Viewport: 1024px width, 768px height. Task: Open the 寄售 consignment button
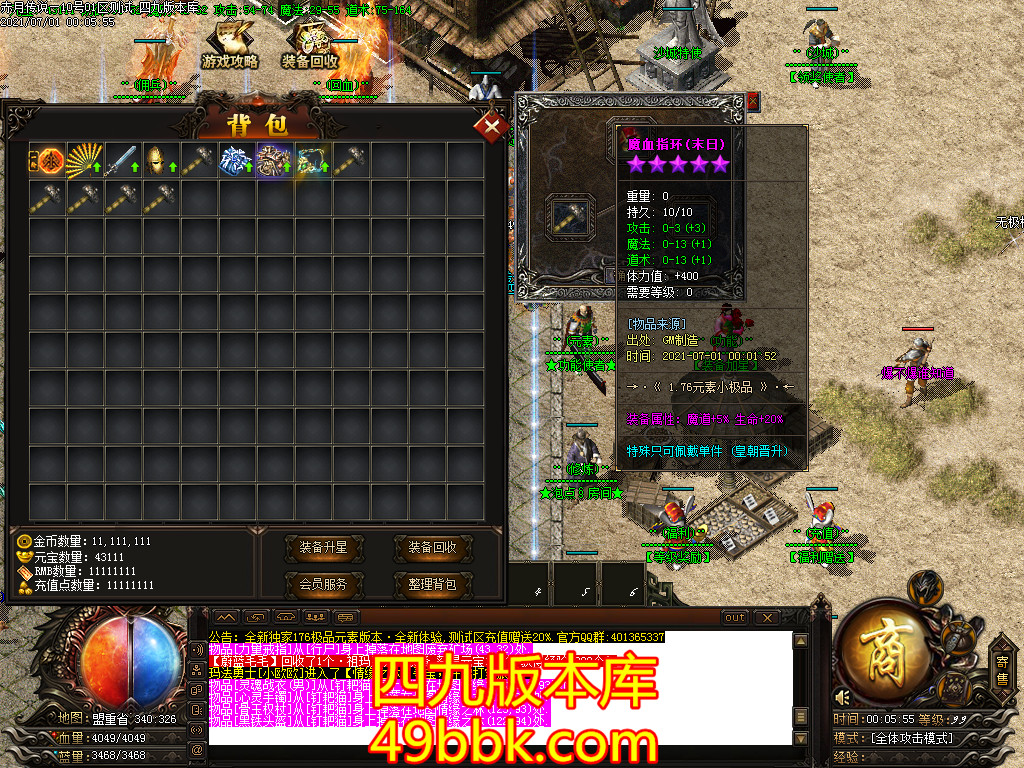pyautogui.click(x=1002, y=668)
